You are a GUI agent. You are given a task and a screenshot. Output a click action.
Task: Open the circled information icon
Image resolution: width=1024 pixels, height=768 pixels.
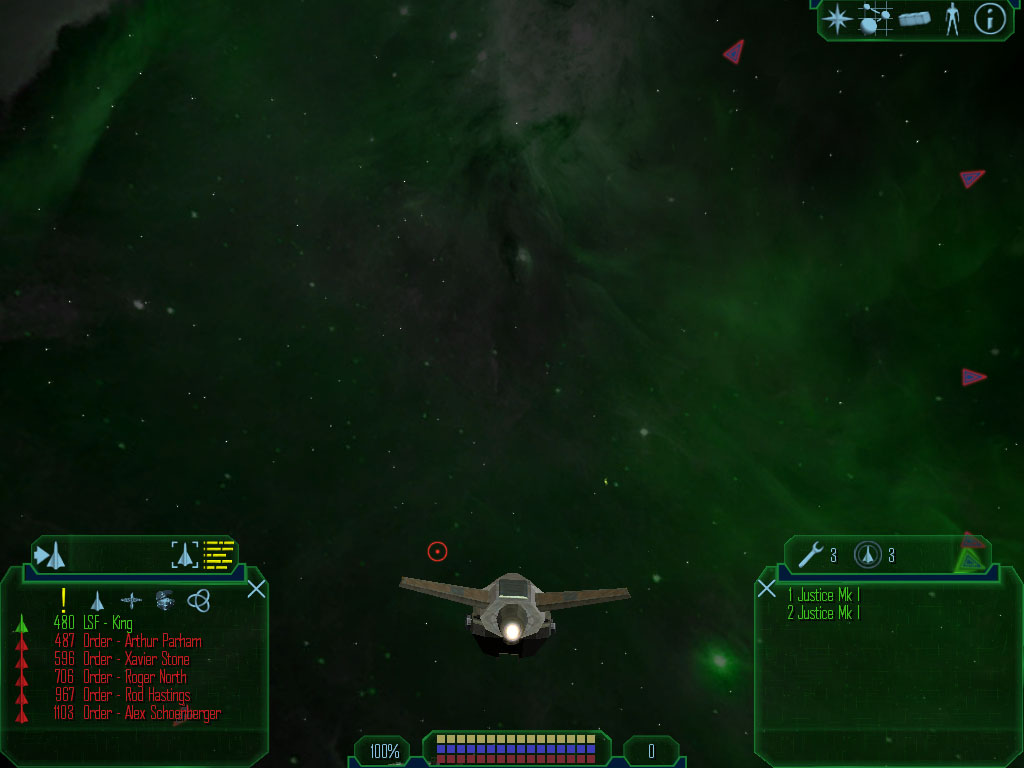[989, 18]
